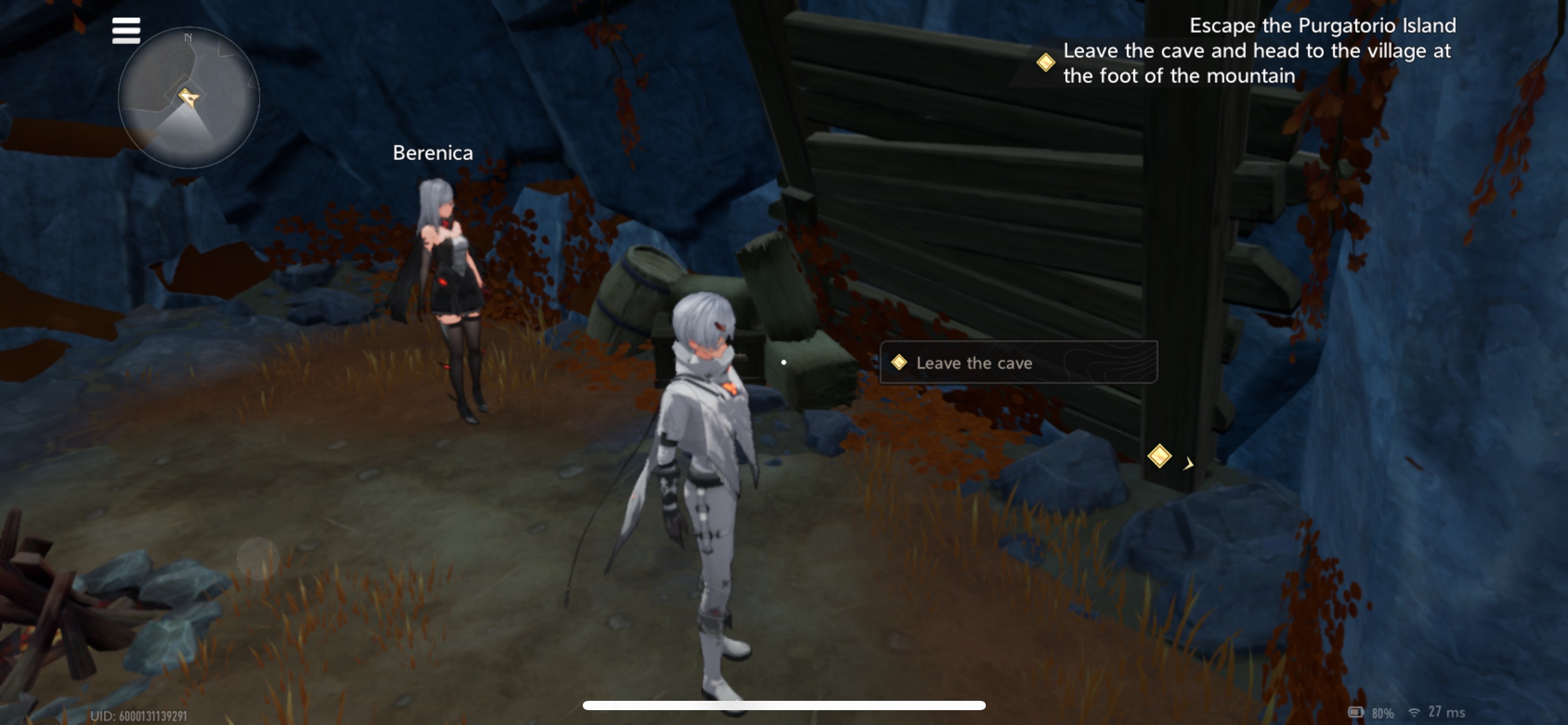Screen dimensions: 1568x725
Task: Select the Escape the Purgatorio Island quest tracker
Action: [1257, 51]
